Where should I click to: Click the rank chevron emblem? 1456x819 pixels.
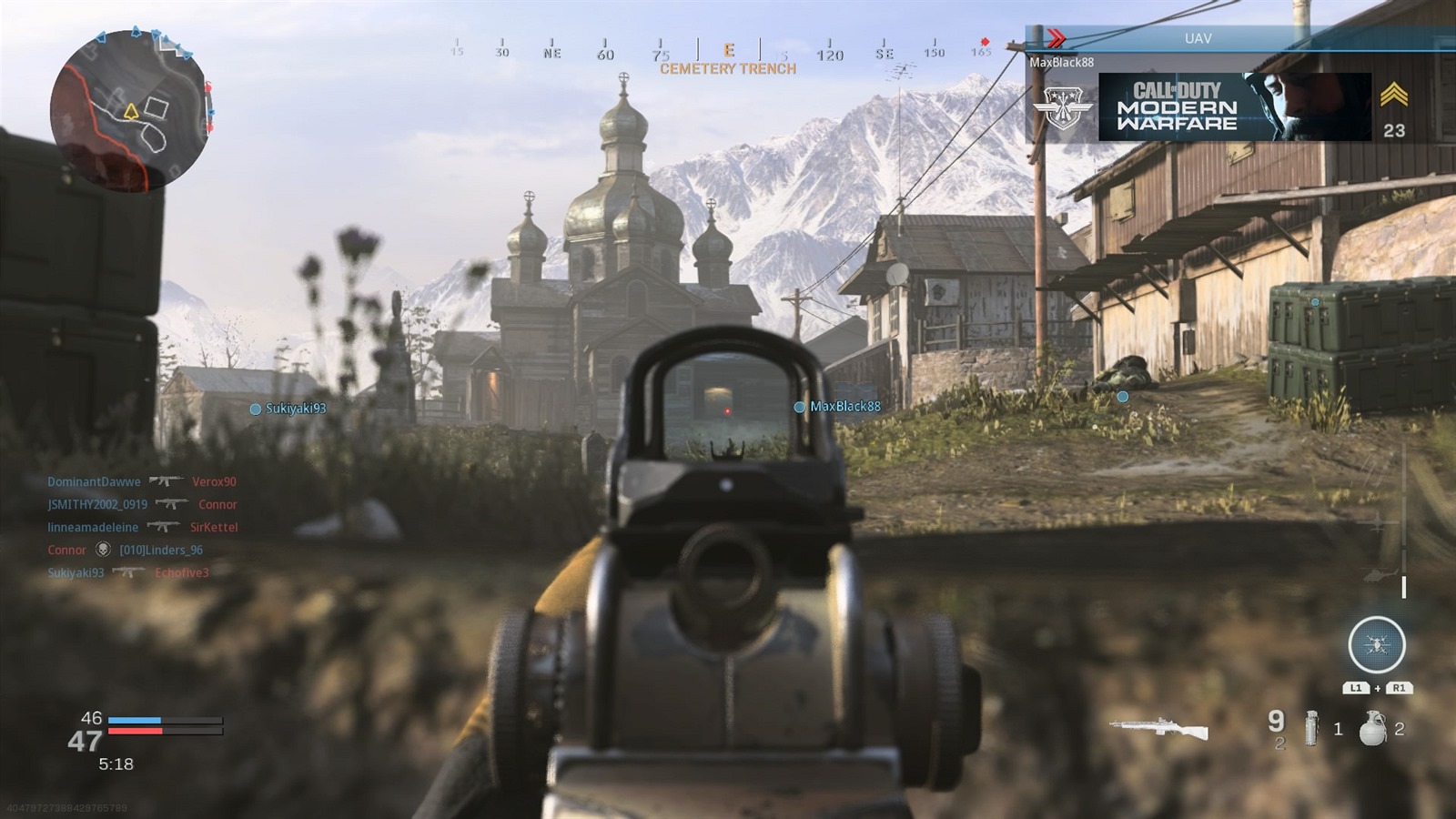point(1393,96)
